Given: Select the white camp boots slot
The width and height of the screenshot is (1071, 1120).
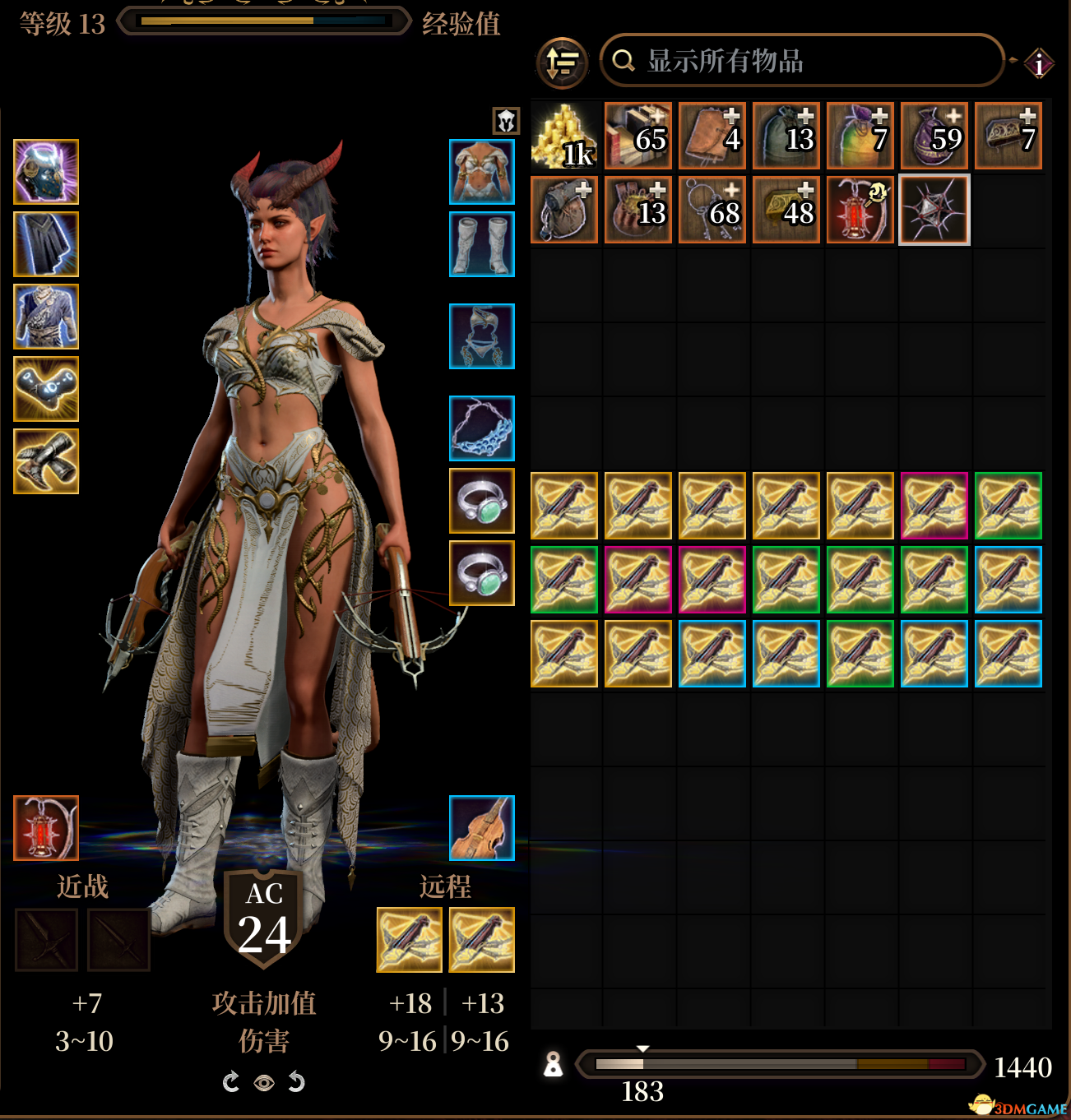Looking at the screenshot, I should click(482, 244).
